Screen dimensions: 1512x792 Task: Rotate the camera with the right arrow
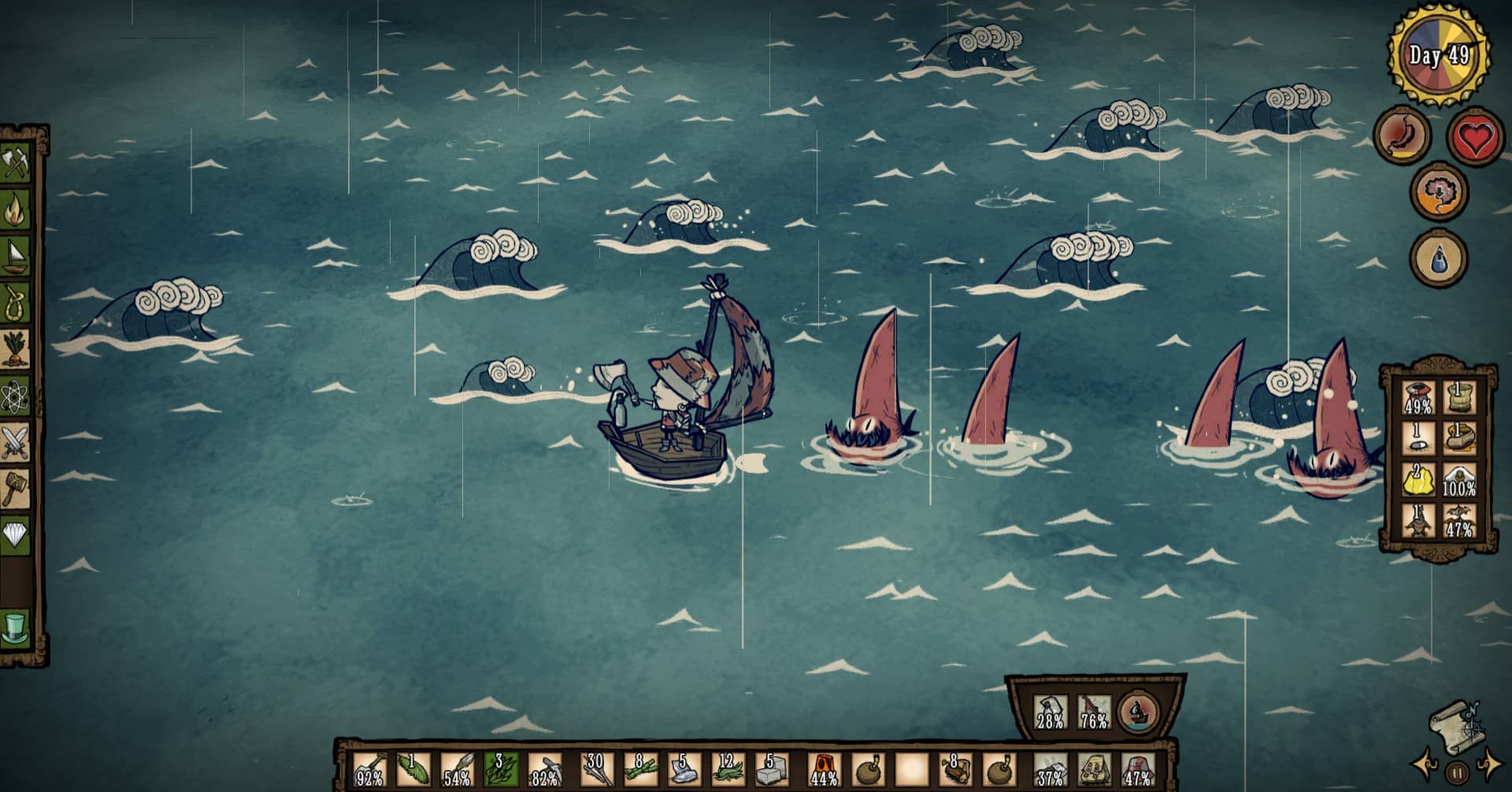pyautogui.click(x=1489, y=765)
